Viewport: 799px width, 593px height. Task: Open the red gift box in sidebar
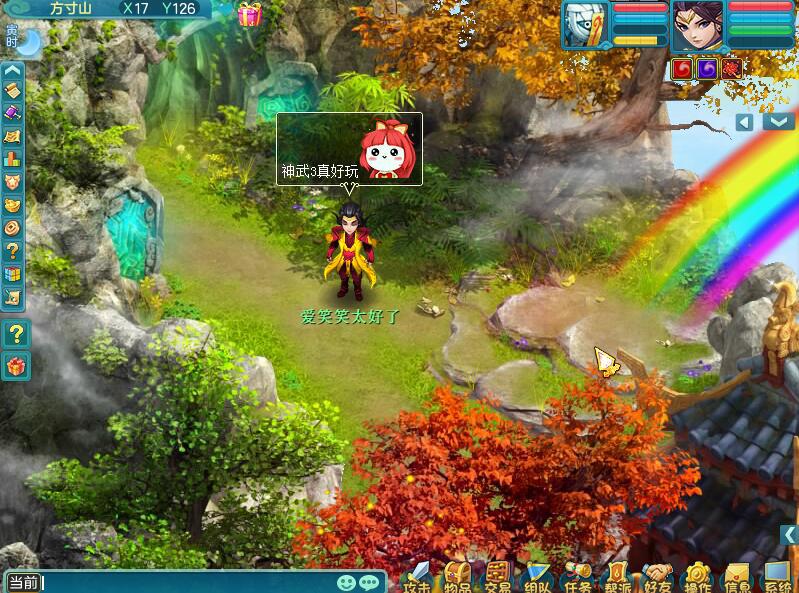click(x=14, y=366)
